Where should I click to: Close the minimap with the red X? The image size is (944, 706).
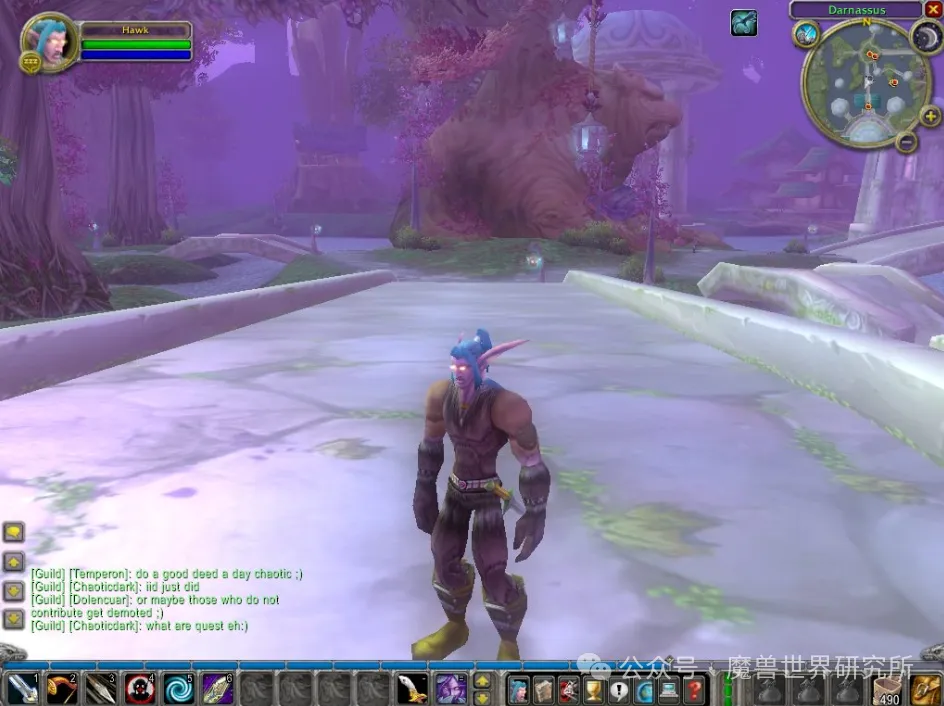(x=933, y=9)
